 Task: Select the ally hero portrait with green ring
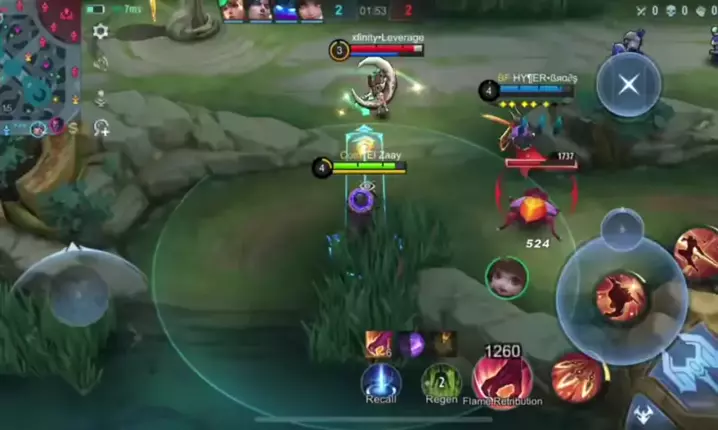pyautogui.click(x=506, y=277)
